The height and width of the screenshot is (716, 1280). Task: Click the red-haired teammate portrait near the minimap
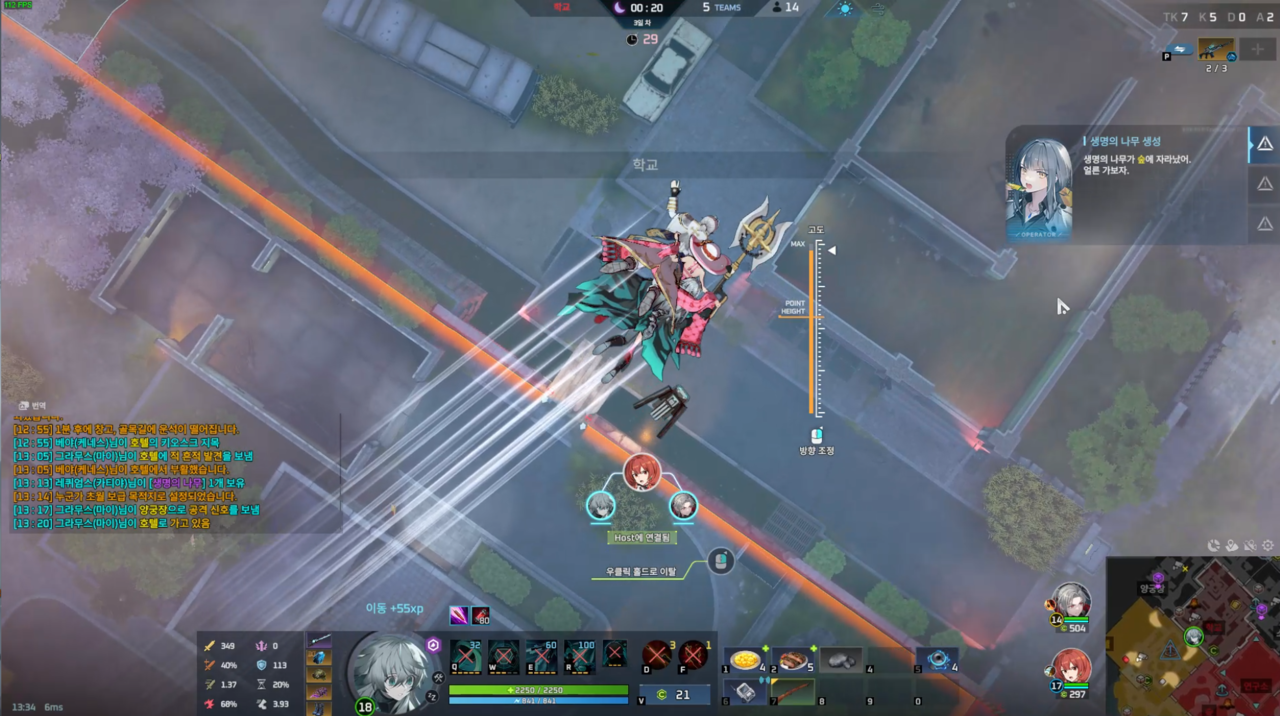pyautogui.click(x=1071, y=666)
